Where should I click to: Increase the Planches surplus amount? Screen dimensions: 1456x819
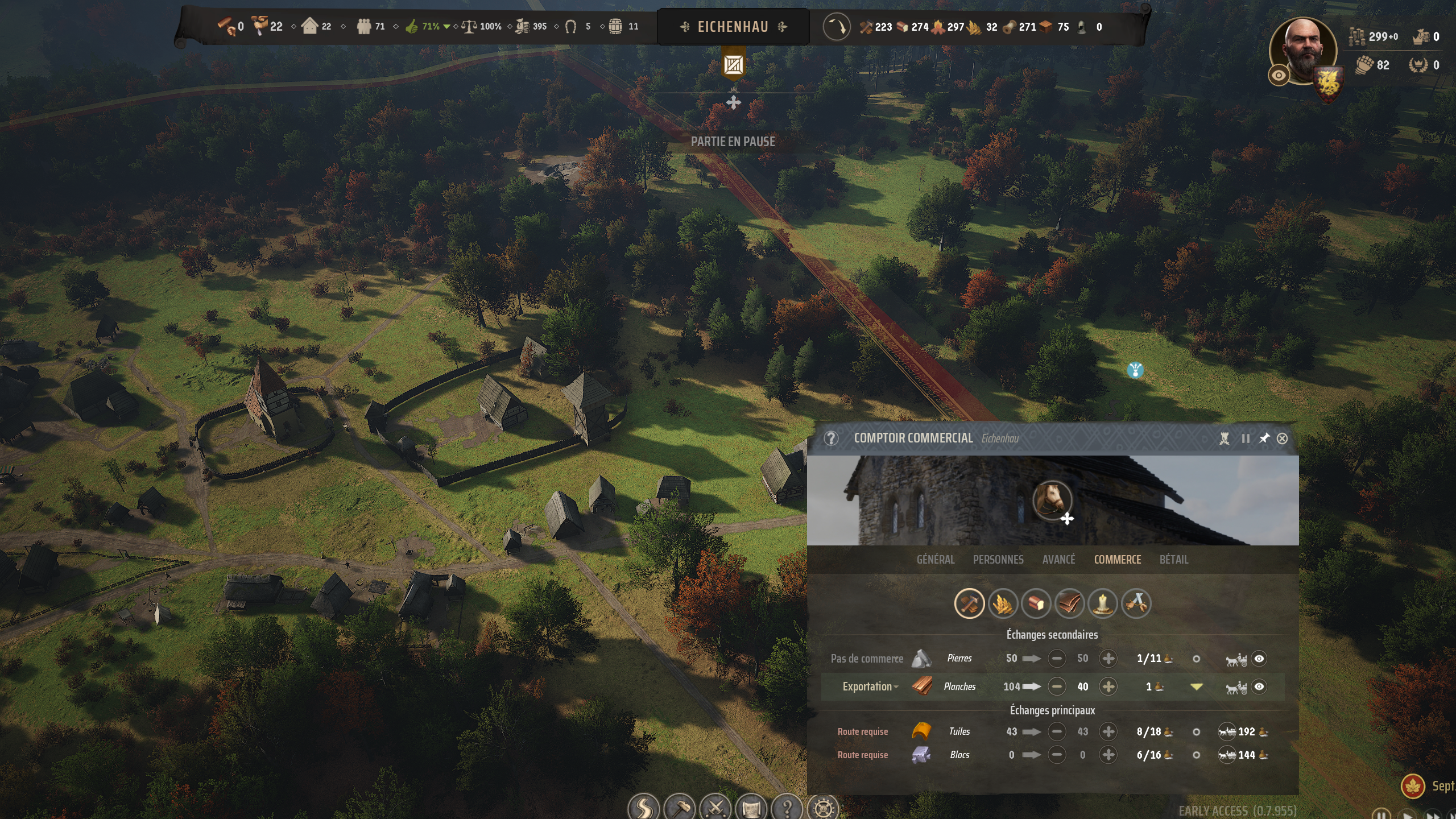[x=1108, y=686]
